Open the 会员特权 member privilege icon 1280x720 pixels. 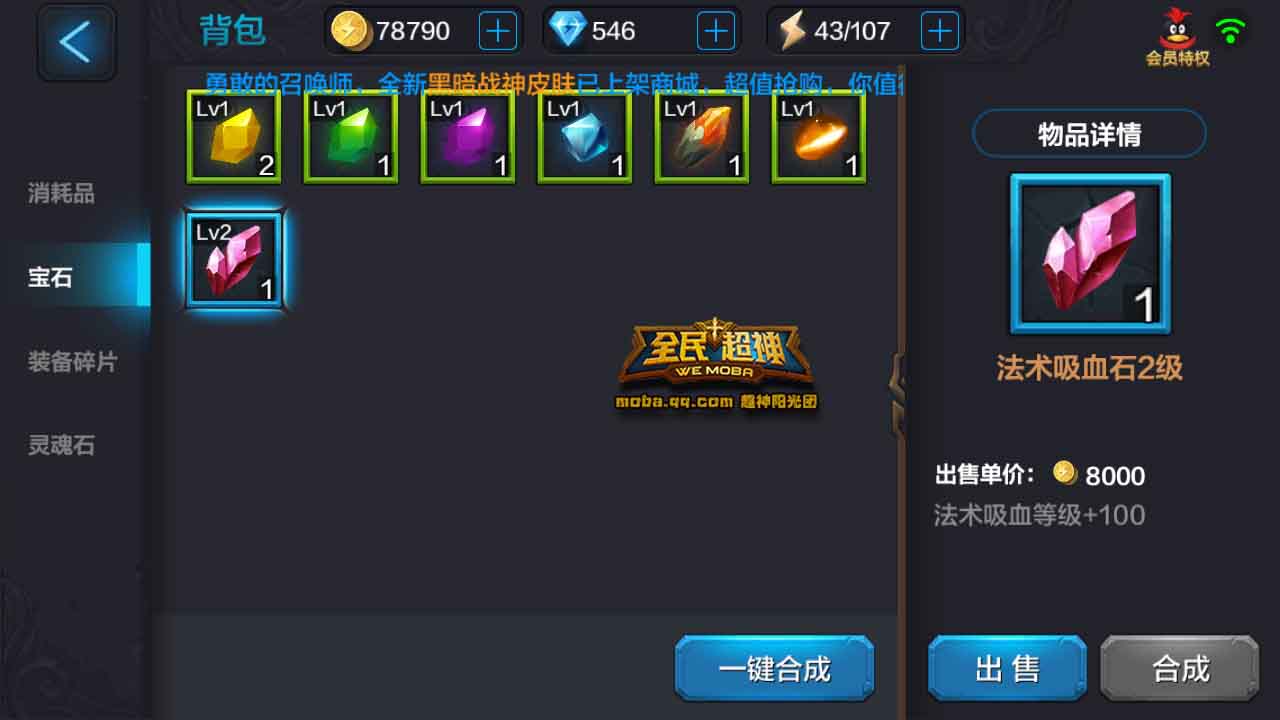(1178, 30)
